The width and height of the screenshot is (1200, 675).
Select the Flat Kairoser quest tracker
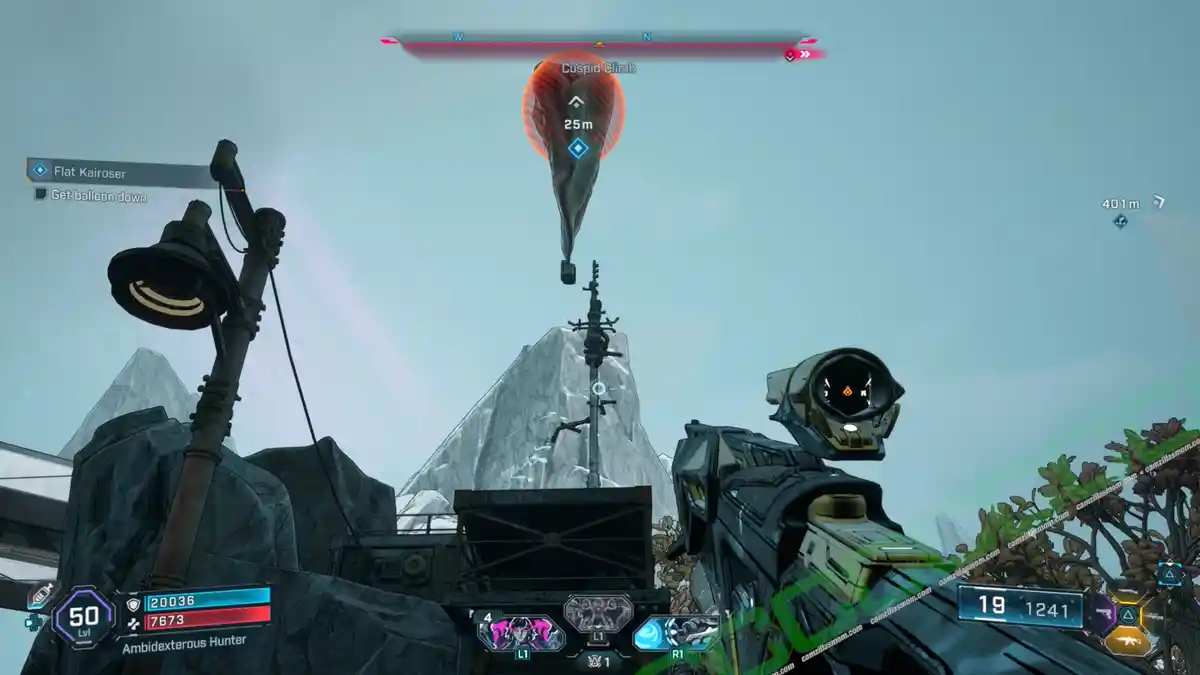click(92, 173)
